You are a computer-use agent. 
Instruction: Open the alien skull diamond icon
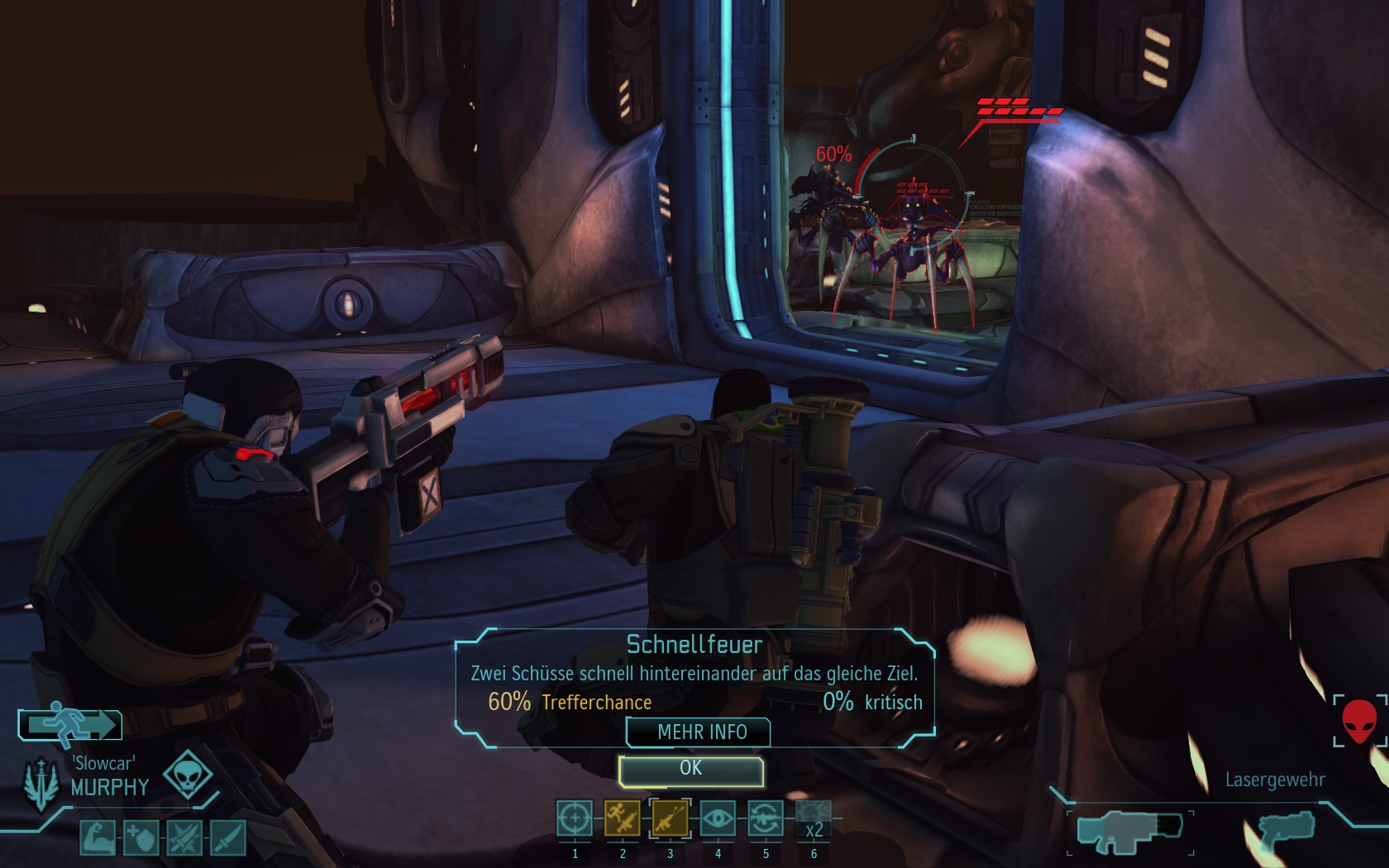(188, 775)
